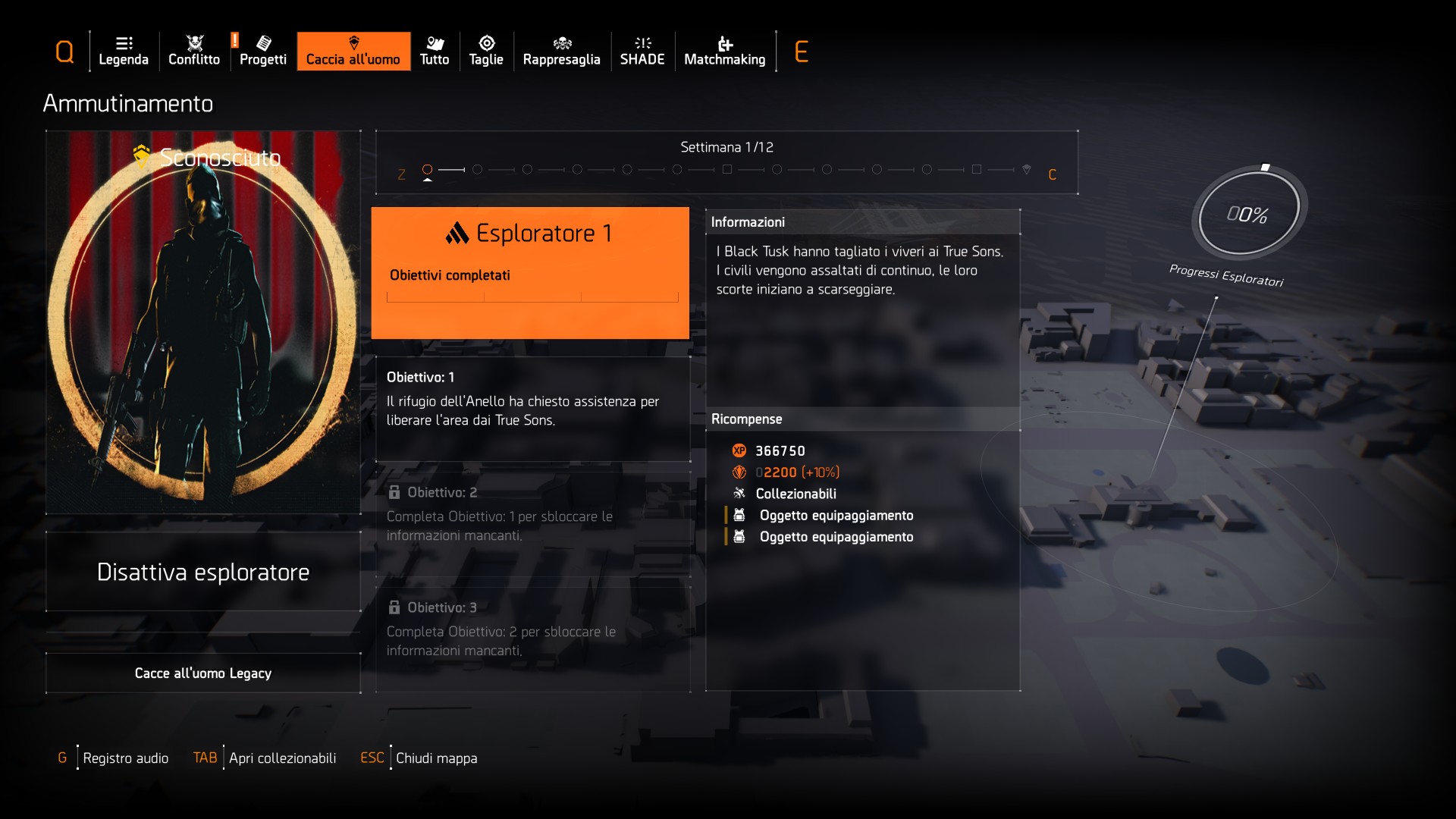Select the Caccia all'uomo tab
The height and width of the screenshot is (819, 1456).
tap(353, 52)
